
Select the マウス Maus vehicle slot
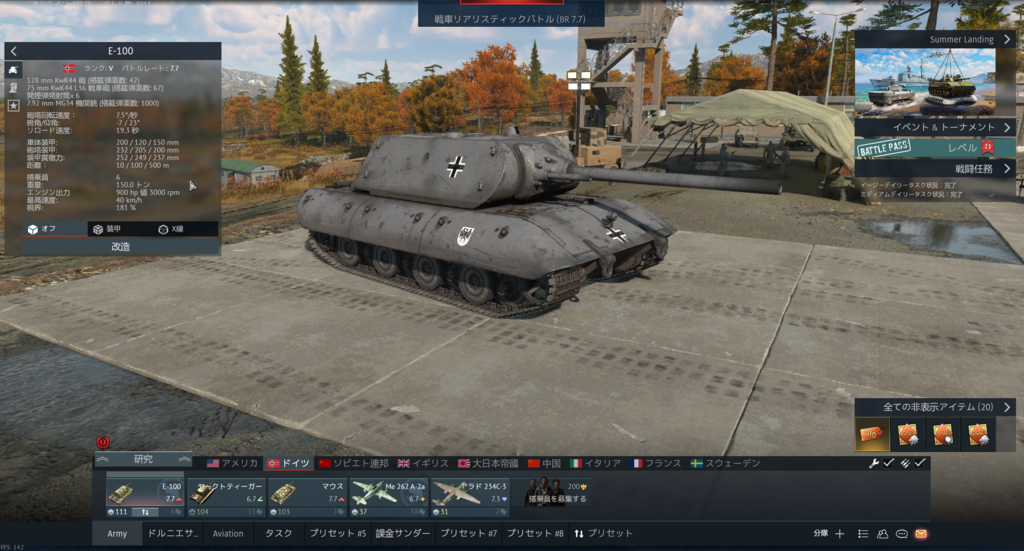307,497
